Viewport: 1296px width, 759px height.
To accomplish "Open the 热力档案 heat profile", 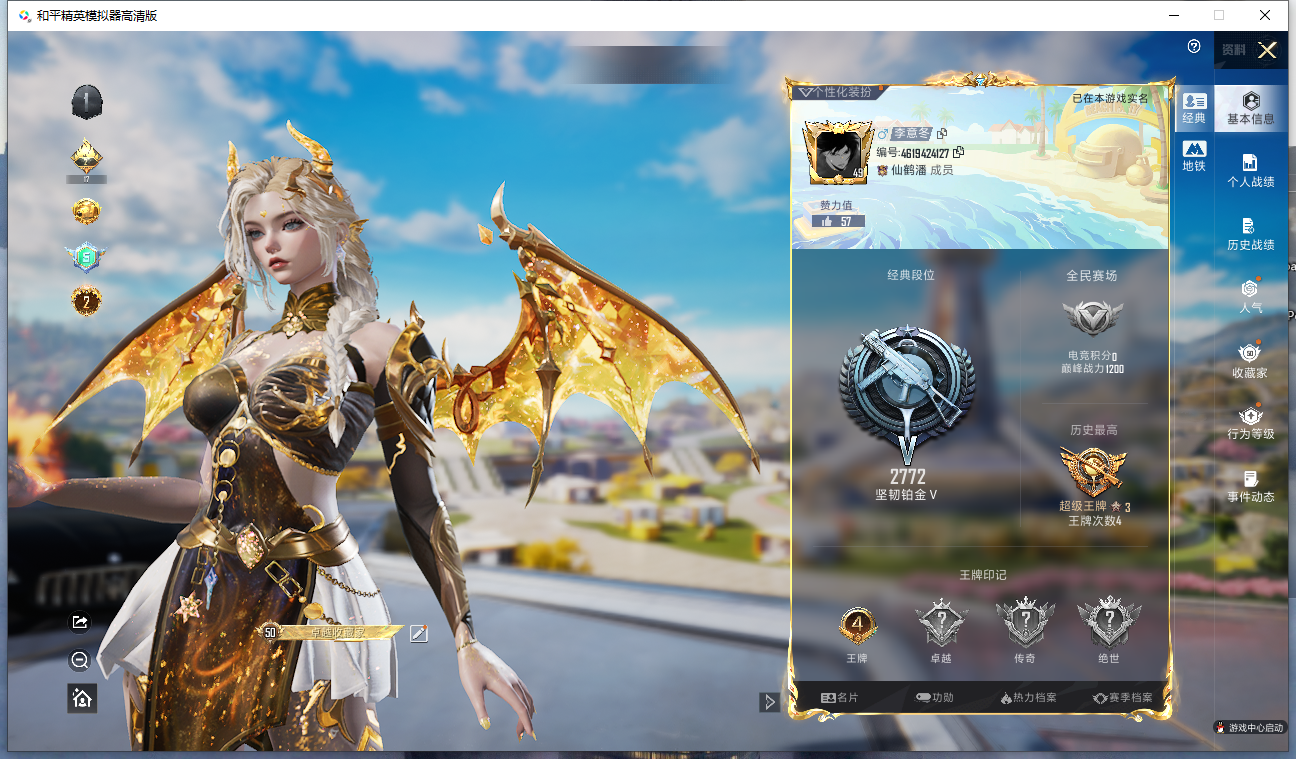I will pos(1028,697).
